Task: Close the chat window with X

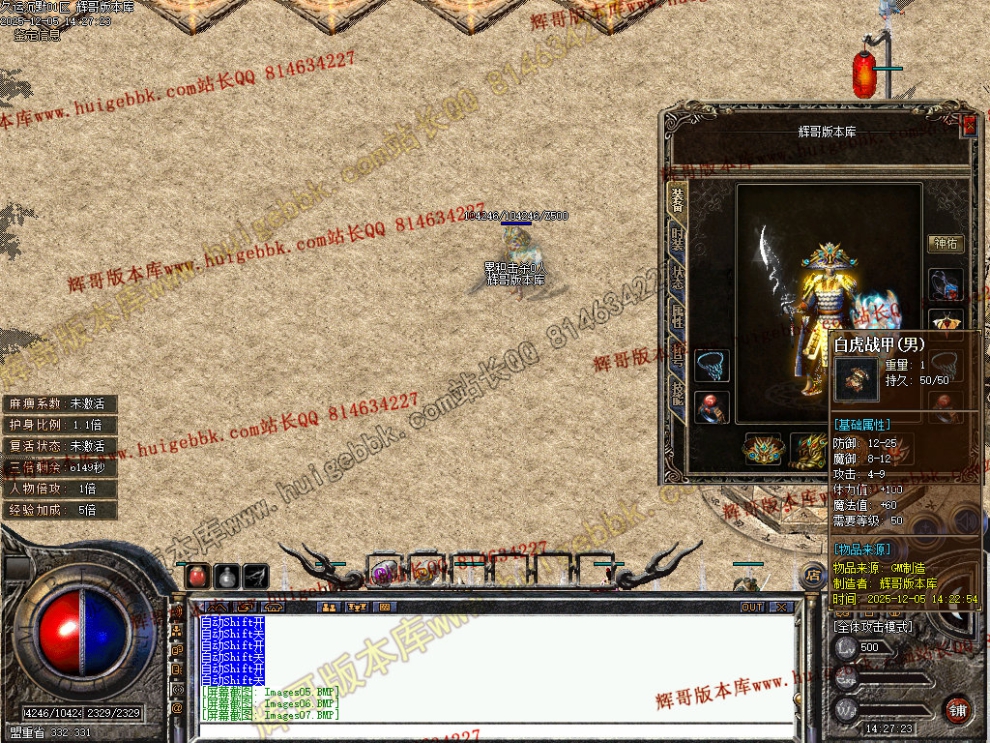Action: 783,607
